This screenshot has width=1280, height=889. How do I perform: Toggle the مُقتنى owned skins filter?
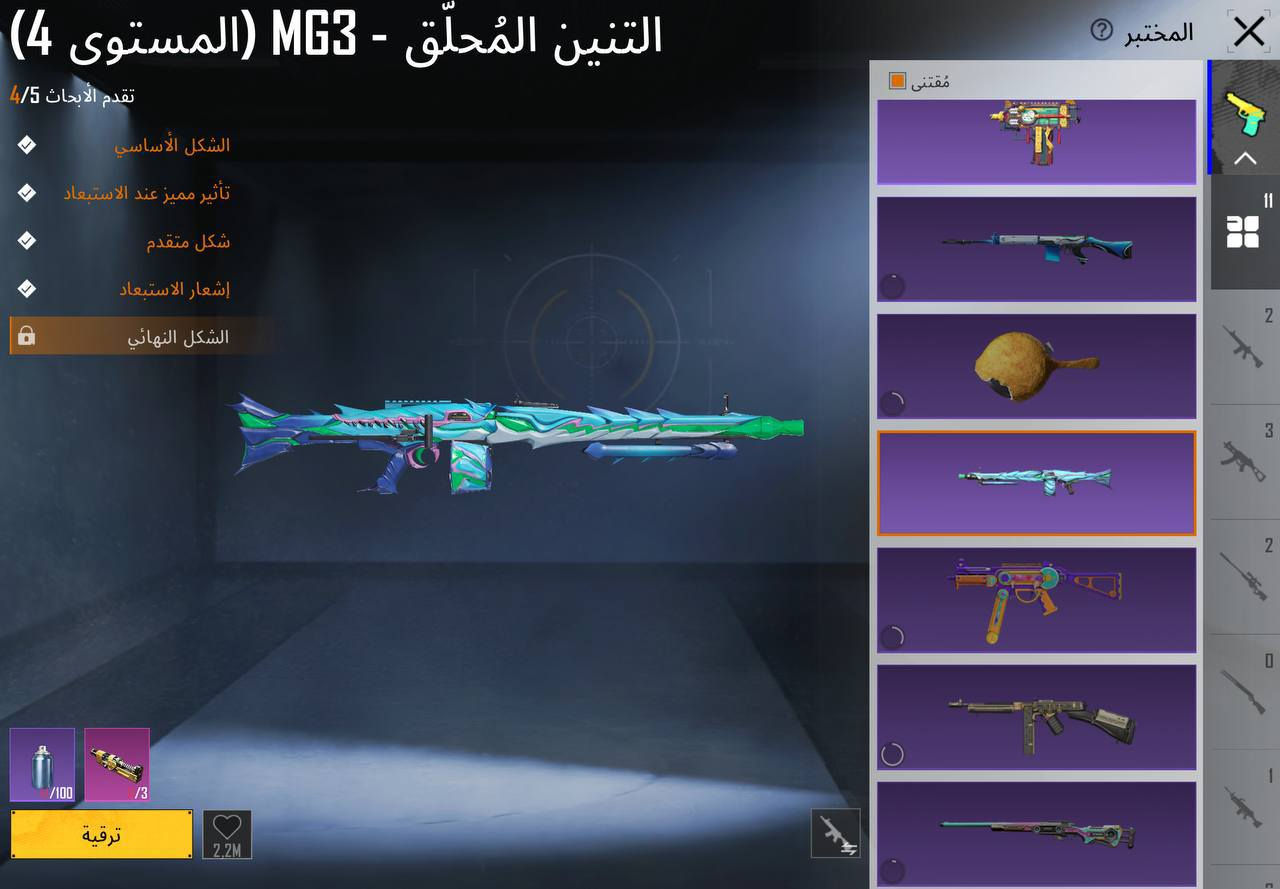pos(897,80)
